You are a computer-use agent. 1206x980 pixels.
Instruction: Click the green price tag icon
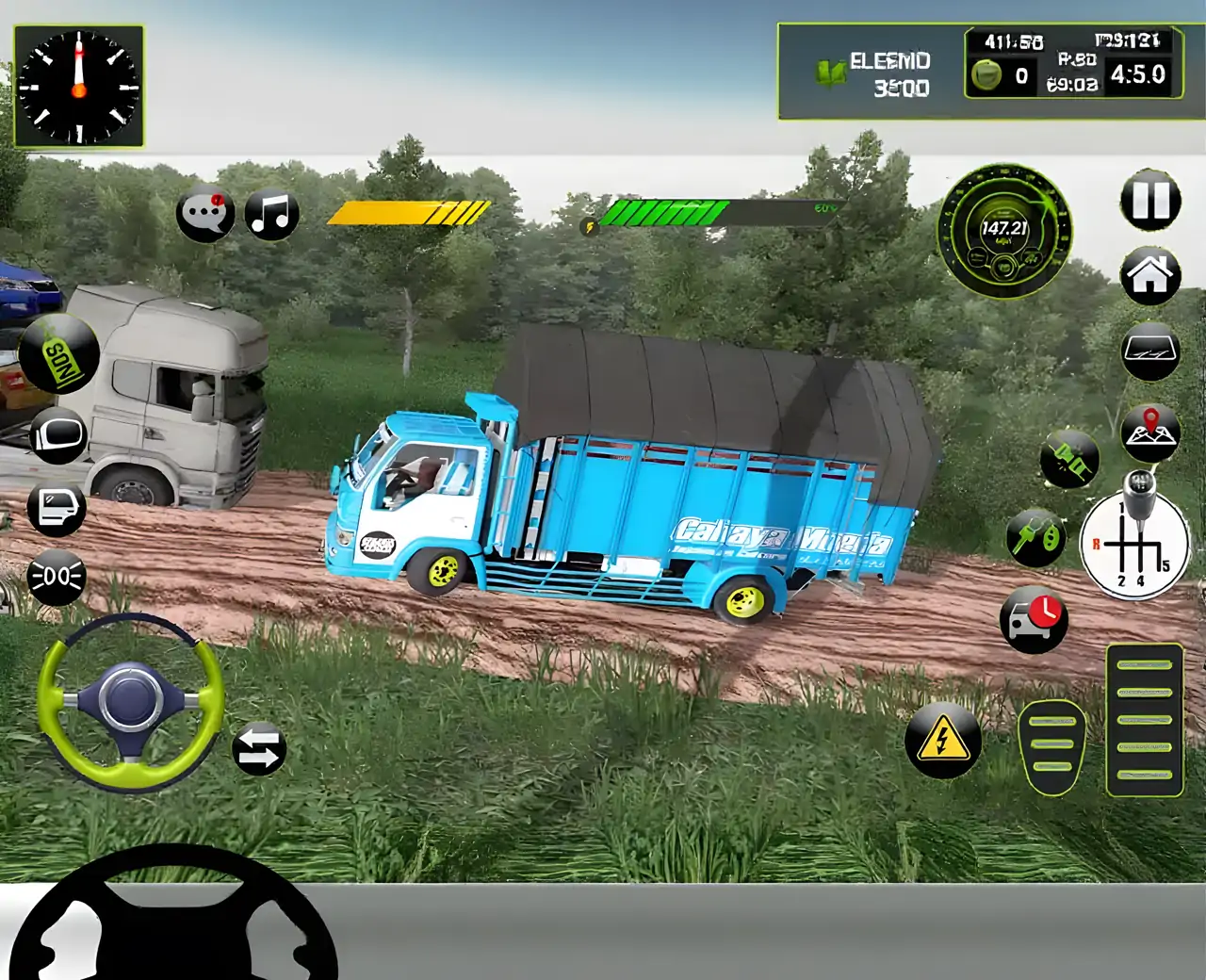pos(58,354)
